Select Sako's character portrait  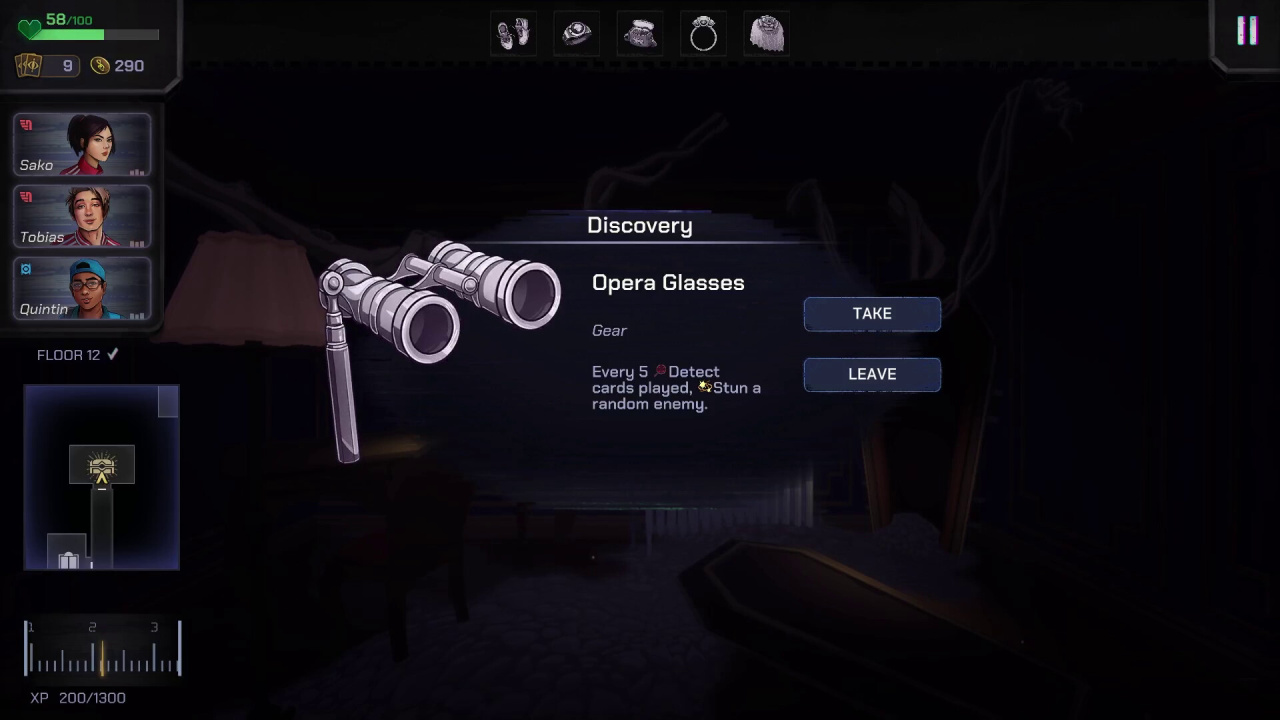[82, 146]
